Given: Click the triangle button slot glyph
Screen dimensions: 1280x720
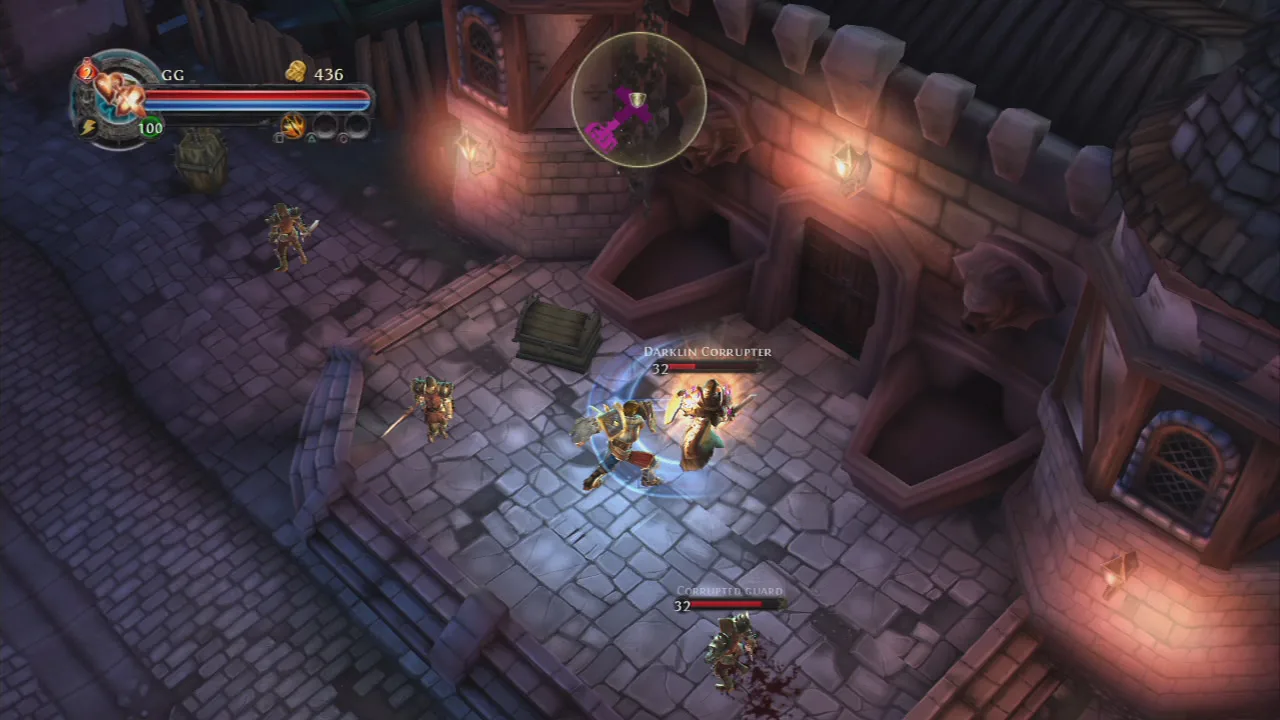Looking at the screenshot, I should click(311, 138).
